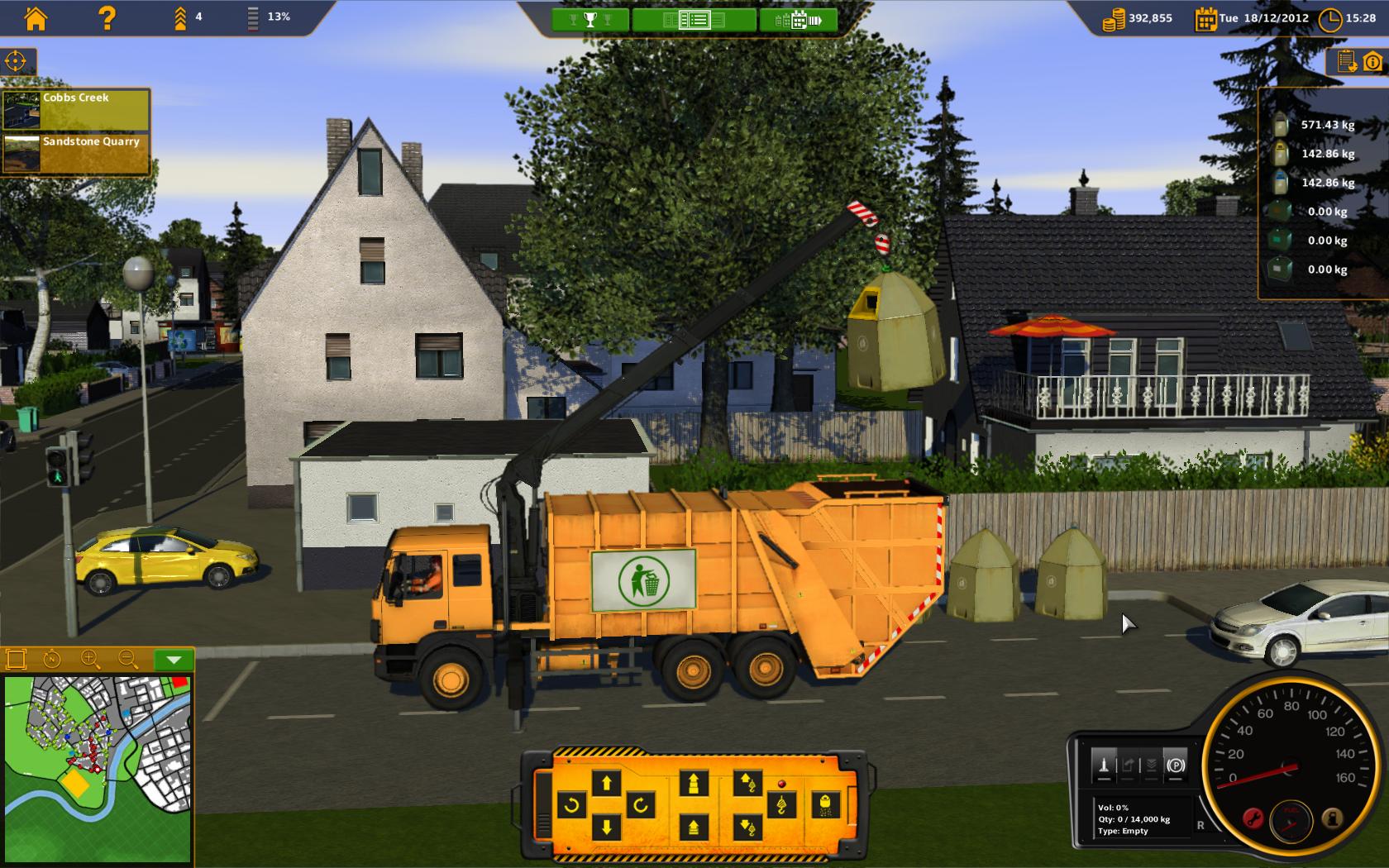This screenshot has width=1389, height=868.
Task: Rotate crane counterclockwise
Action: click(571, 804)
